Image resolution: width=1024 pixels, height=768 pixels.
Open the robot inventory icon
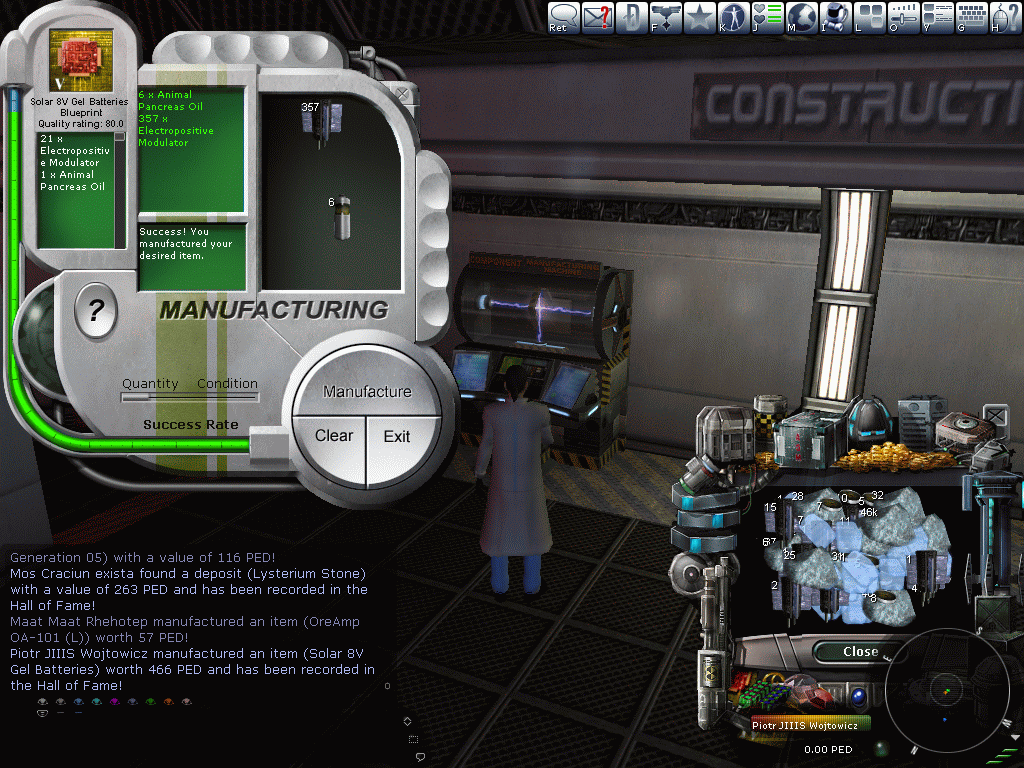835,16
